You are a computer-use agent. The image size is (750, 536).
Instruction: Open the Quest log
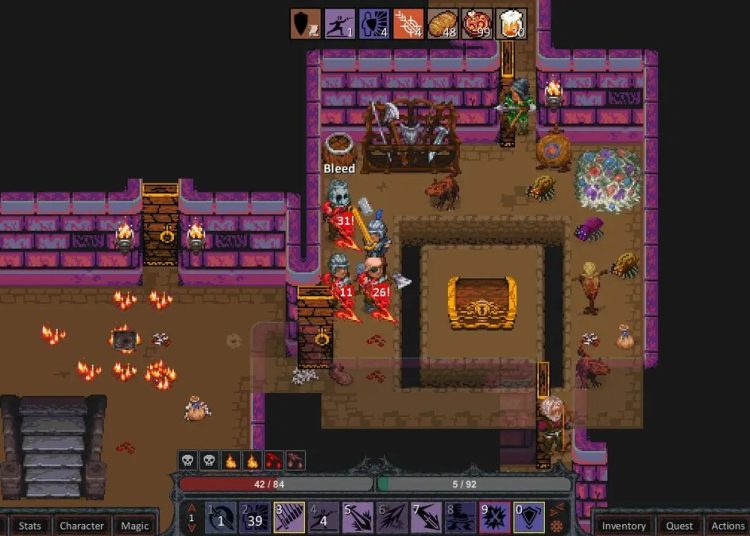coord(680,525)
